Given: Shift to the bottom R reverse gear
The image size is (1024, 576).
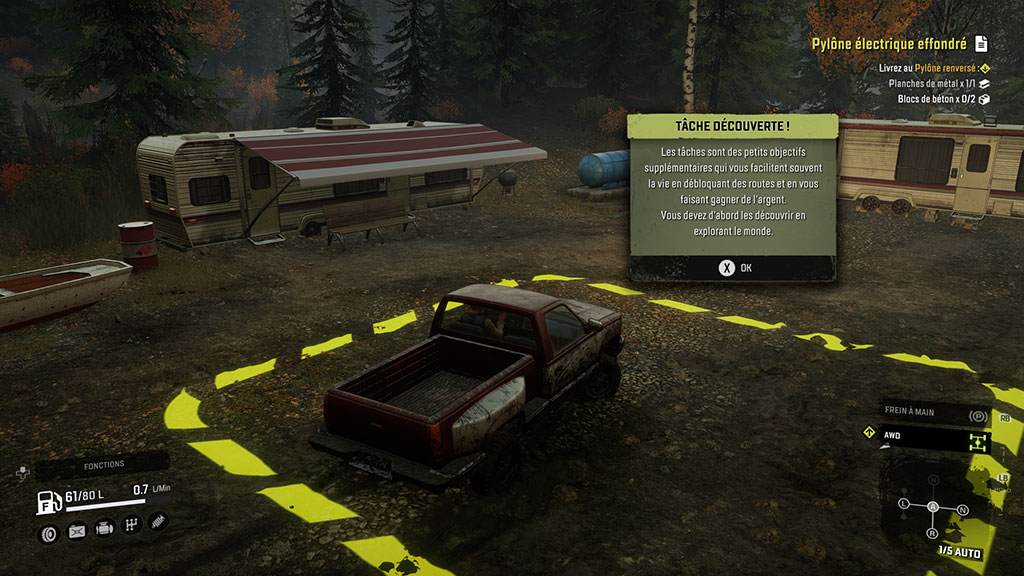Looking at the screenshot, I should [x=933, y=532].
